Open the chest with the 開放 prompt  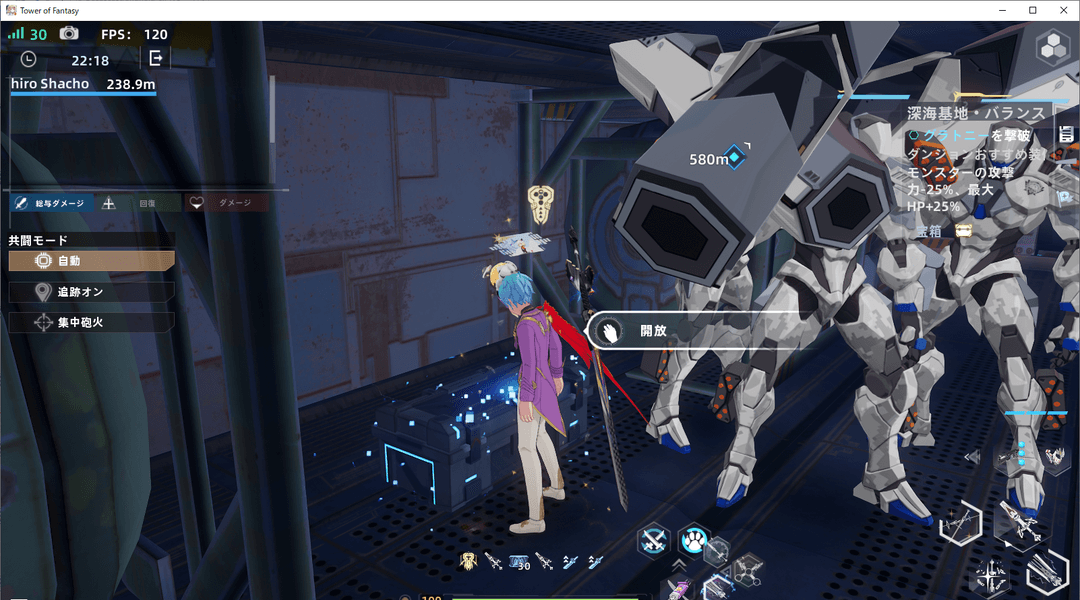(640, 331)
